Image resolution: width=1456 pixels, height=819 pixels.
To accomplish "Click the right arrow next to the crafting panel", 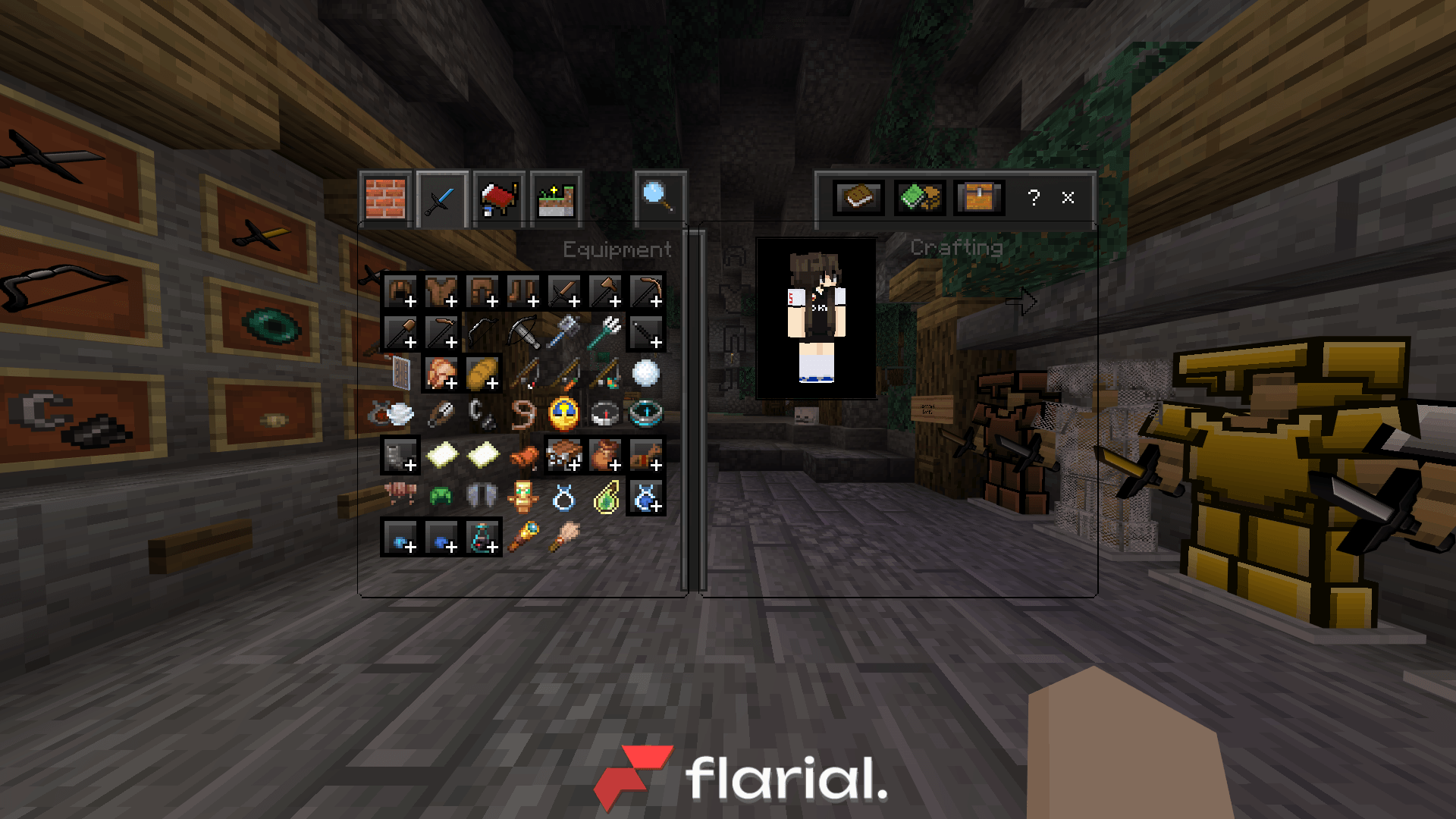I will tap(1021, 301).
